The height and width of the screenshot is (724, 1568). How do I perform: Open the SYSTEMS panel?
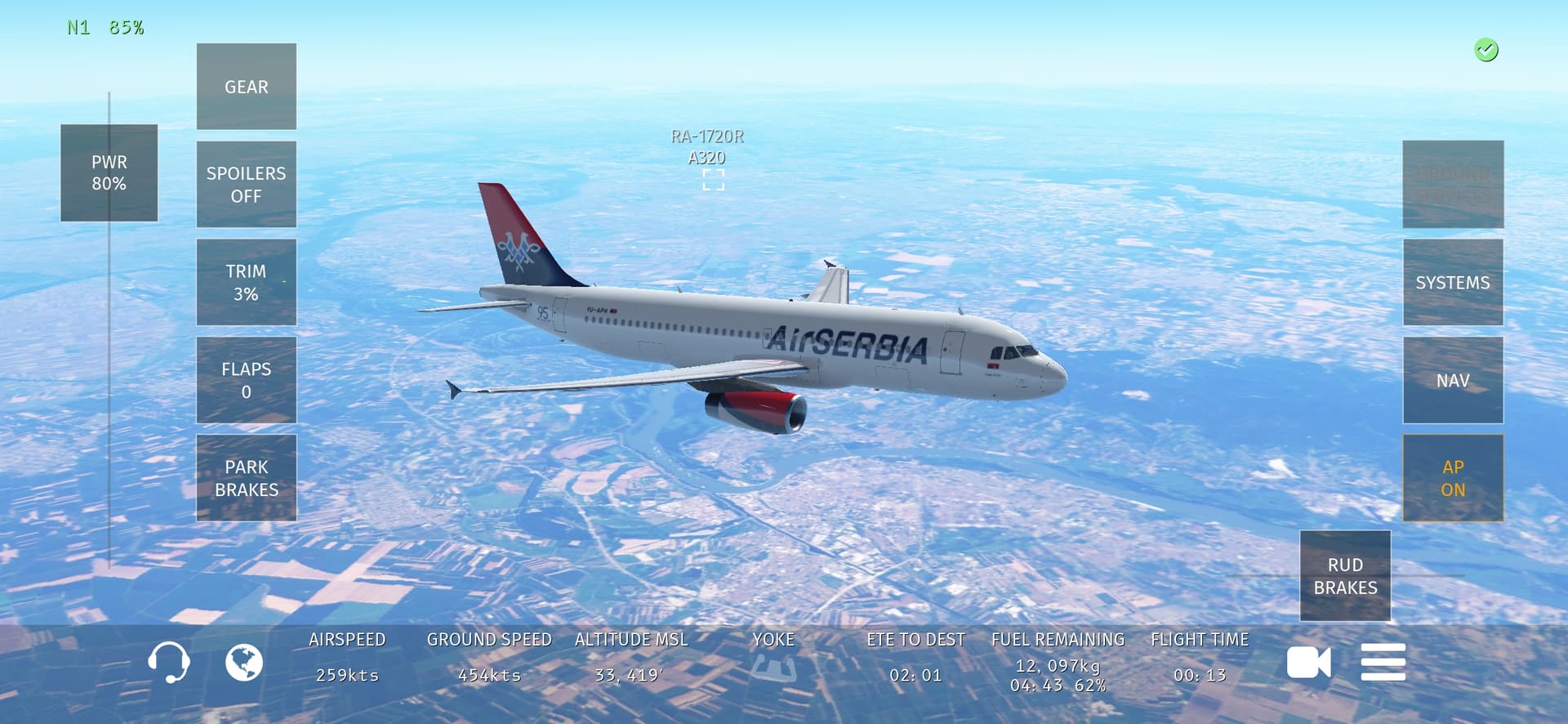pos(1452,282)
